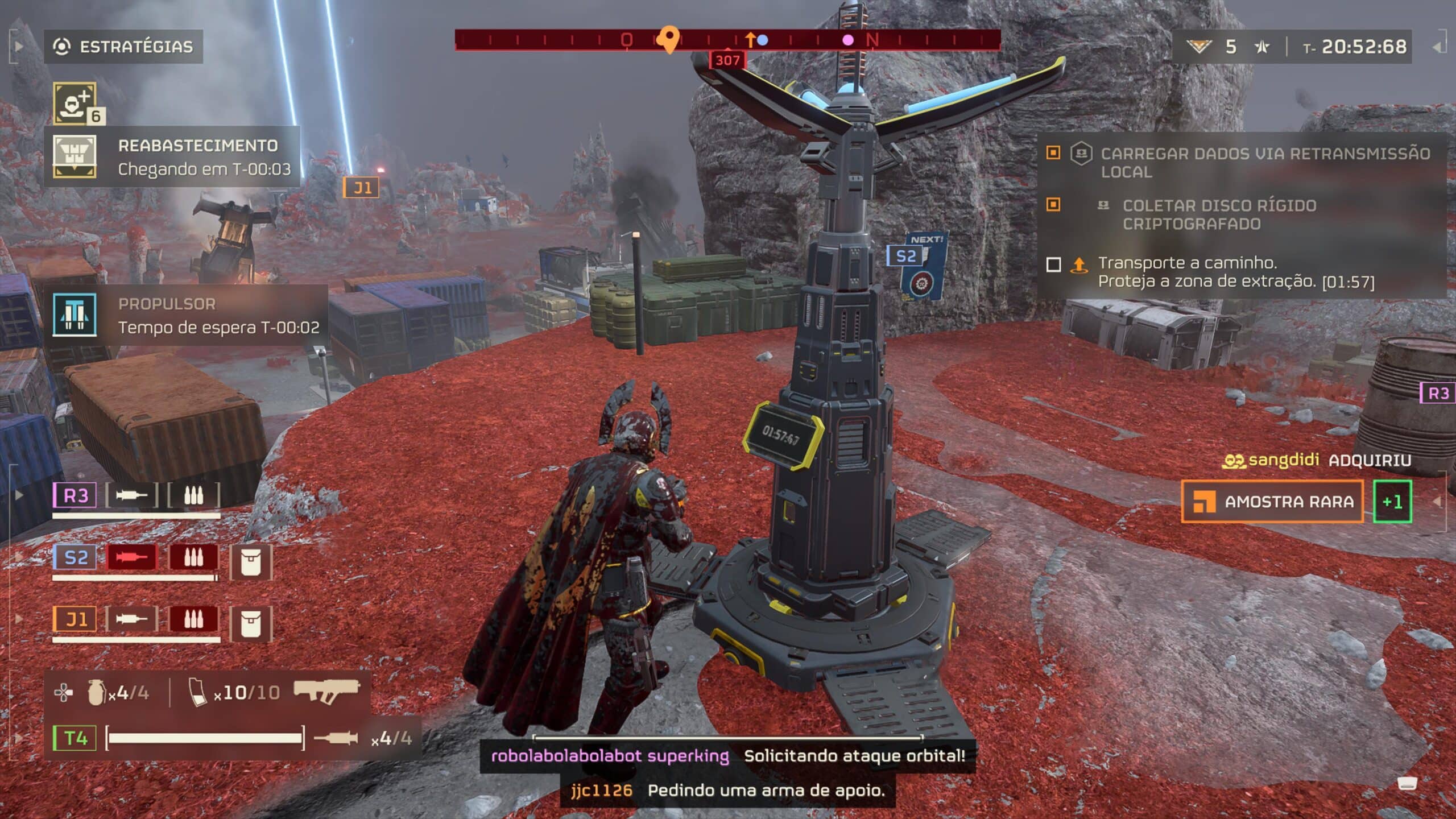
Task: Select the primary weapon rifle icon
Action: [x=326, y=690]
